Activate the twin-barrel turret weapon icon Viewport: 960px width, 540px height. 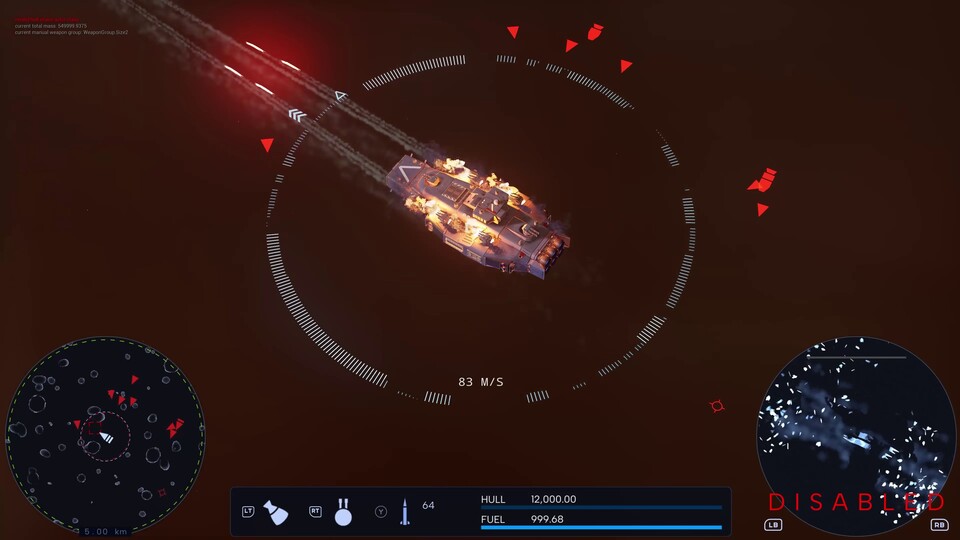coord(343,512)
